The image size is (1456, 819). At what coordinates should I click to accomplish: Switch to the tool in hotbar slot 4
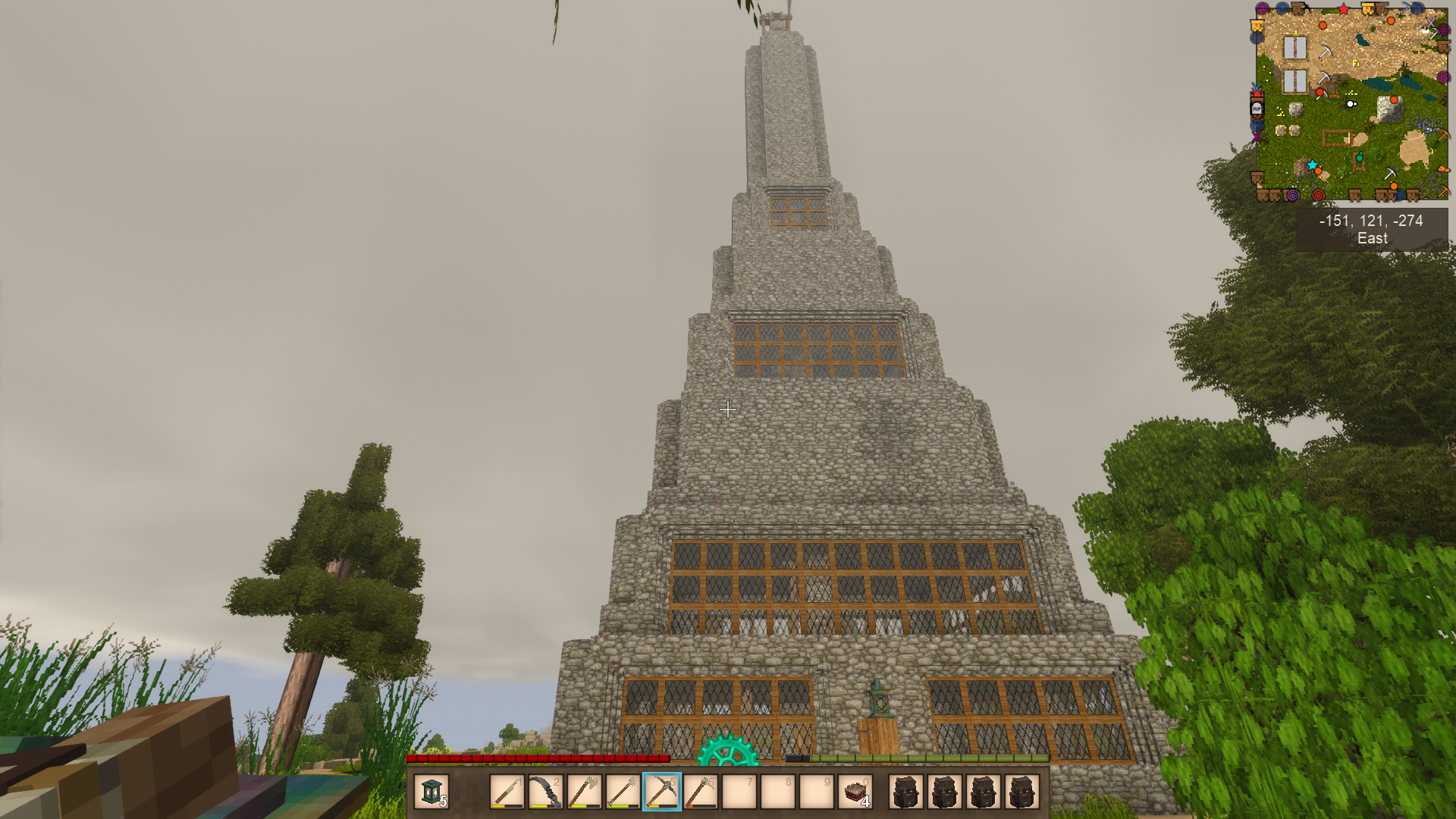click(x=623, y=792)
